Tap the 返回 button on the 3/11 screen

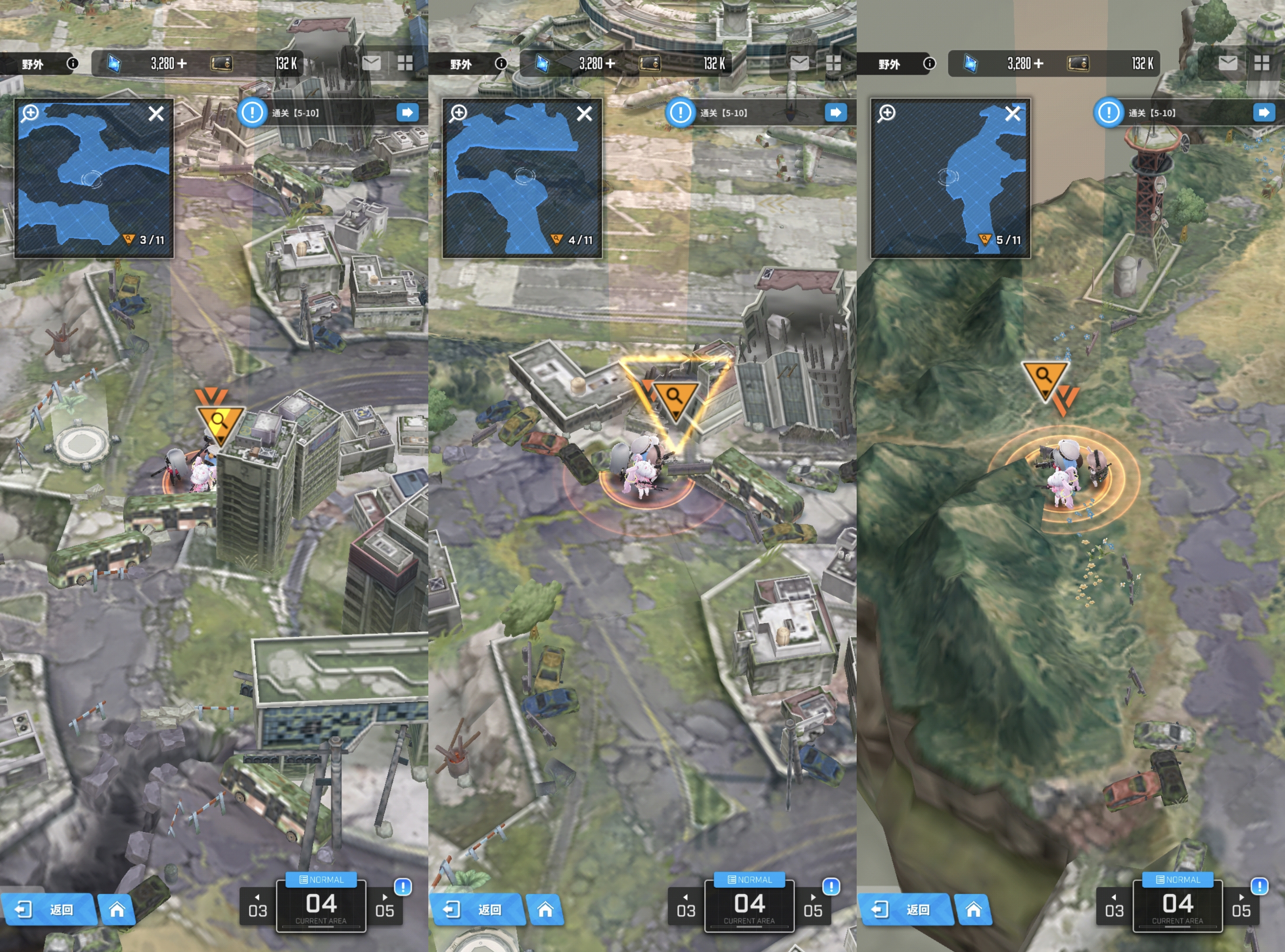(x=48, y=909)
